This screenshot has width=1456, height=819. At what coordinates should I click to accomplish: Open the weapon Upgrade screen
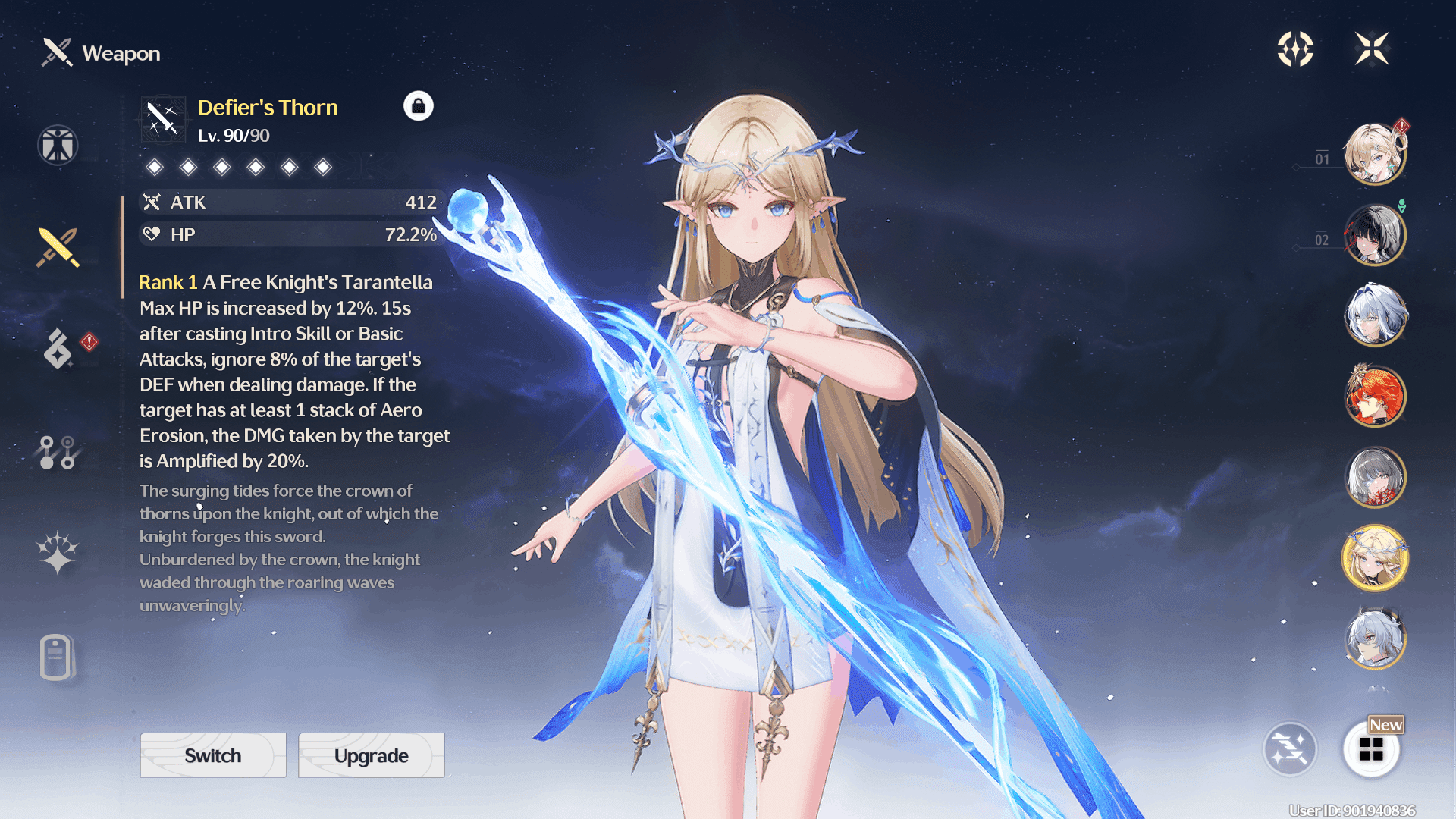(x=371, y=755)
